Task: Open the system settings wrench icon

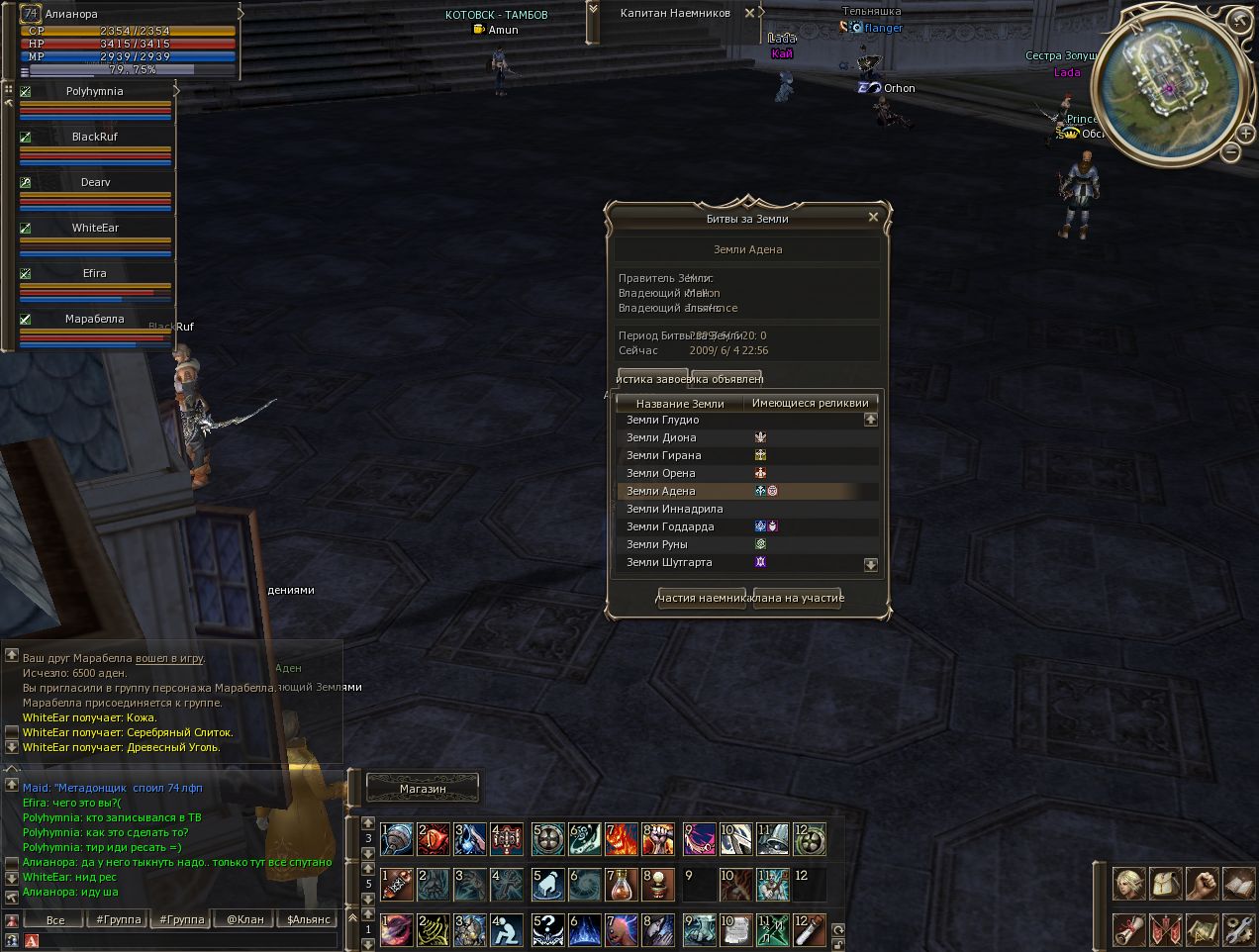Action: click(1238, 929)
